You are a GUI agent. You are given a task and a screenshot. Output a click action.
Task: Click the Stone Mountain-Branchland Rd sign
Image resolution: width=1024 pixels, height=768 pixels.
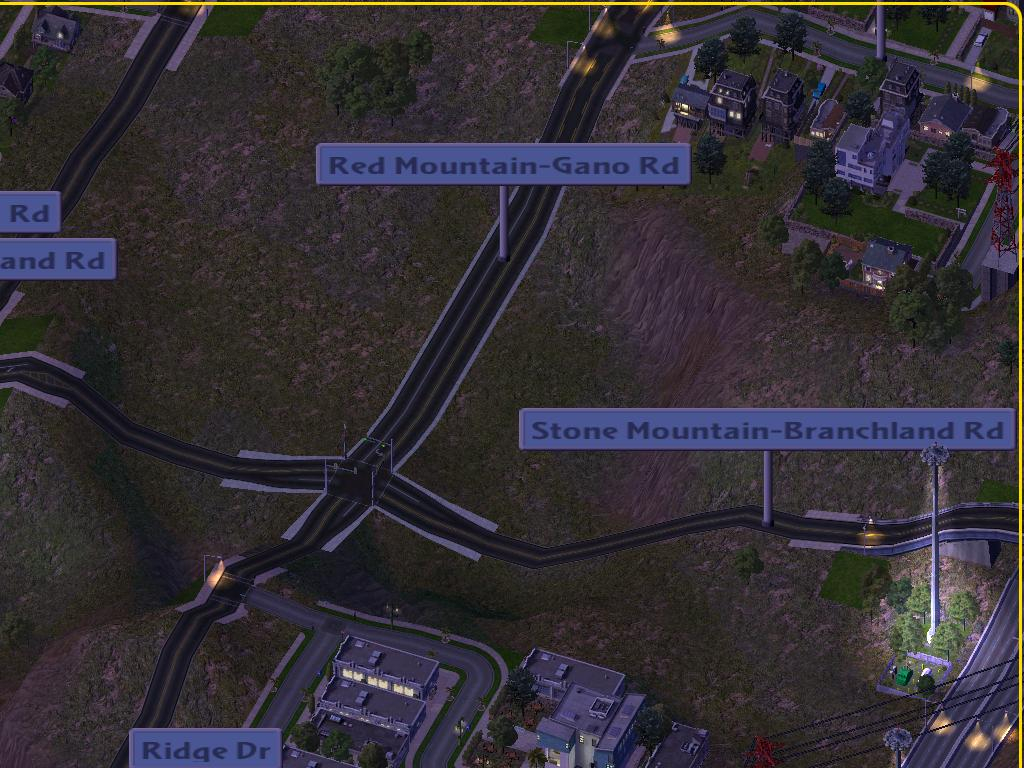click(x=767, y=430)
